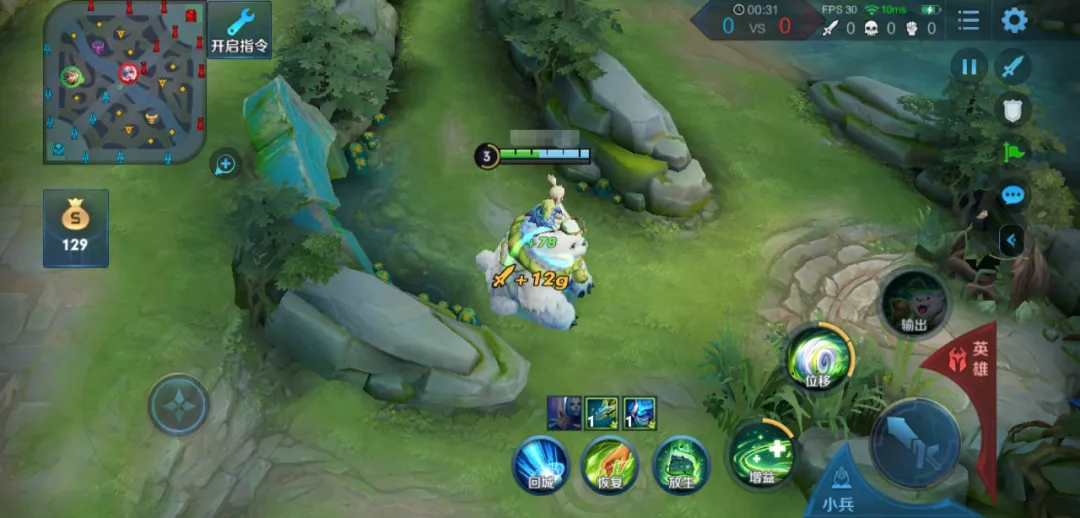Image resolution: width=1080 pixels, height=518 pixels.
Task: Open the settings gear menu
Action: coord(1014,20)
